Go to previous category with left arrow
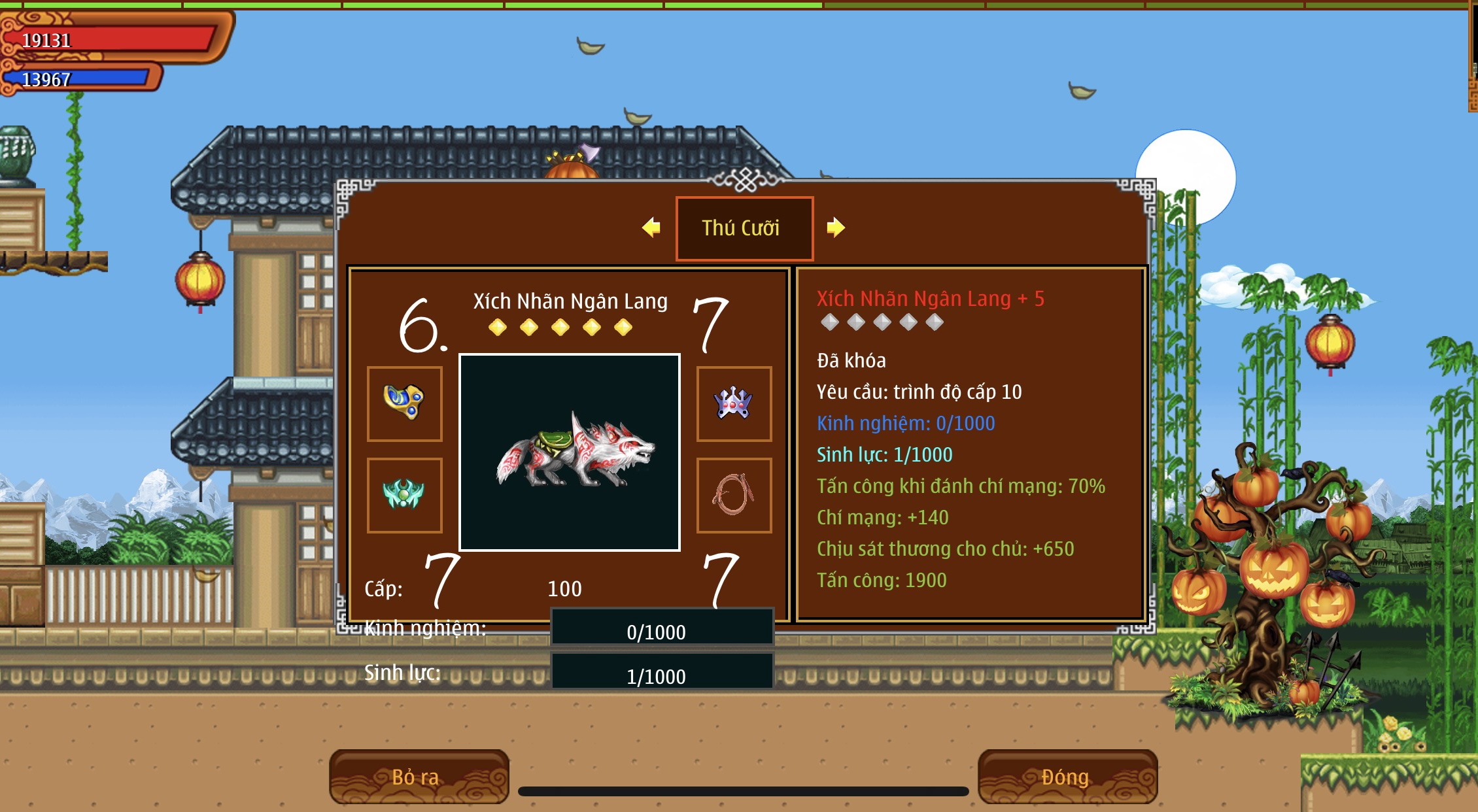The image size is (1478, 812). pyautogui.click(x=651, y=228)
